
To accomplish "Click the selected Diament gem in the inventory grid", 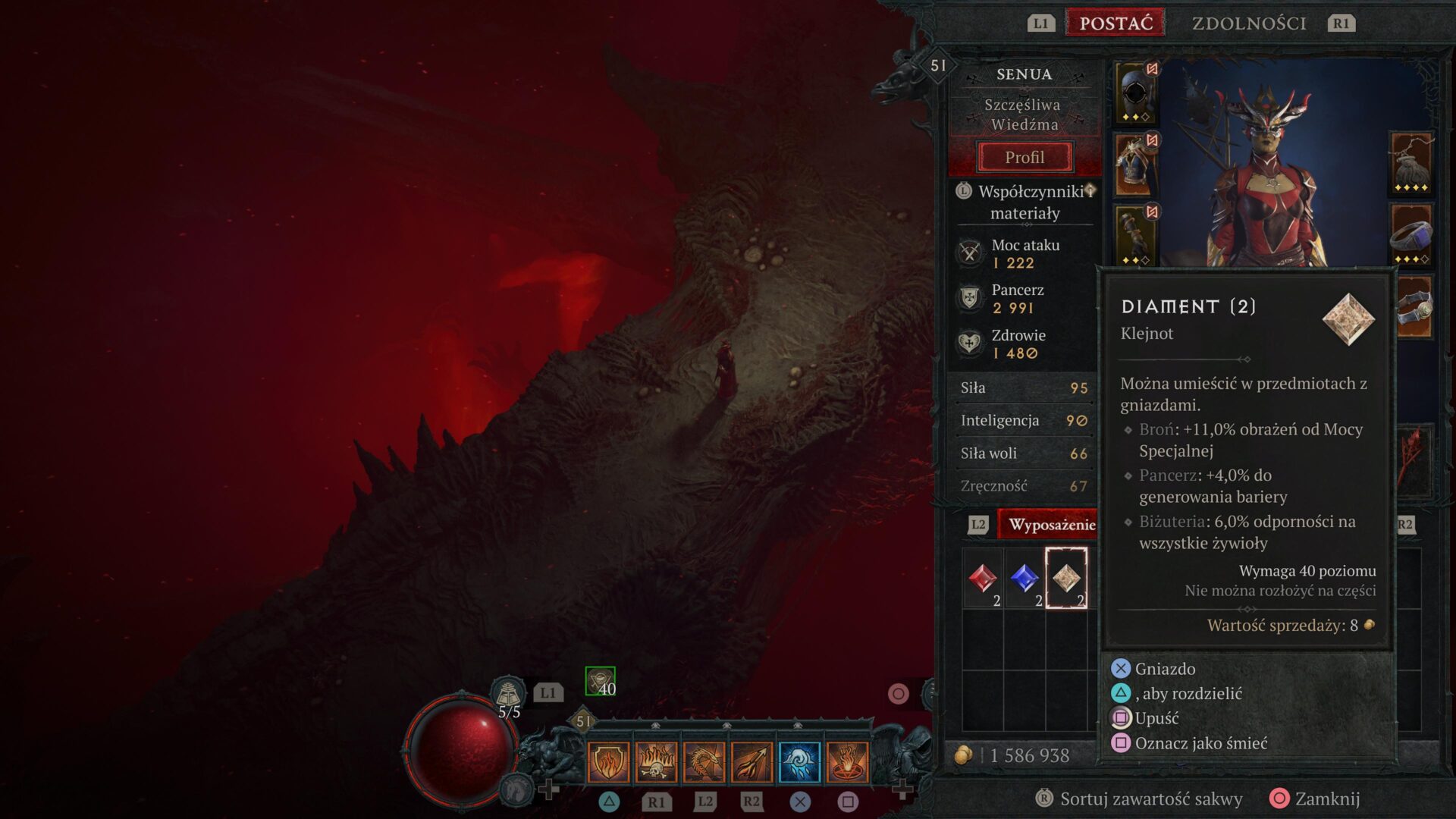I will tap(1068, 579).
